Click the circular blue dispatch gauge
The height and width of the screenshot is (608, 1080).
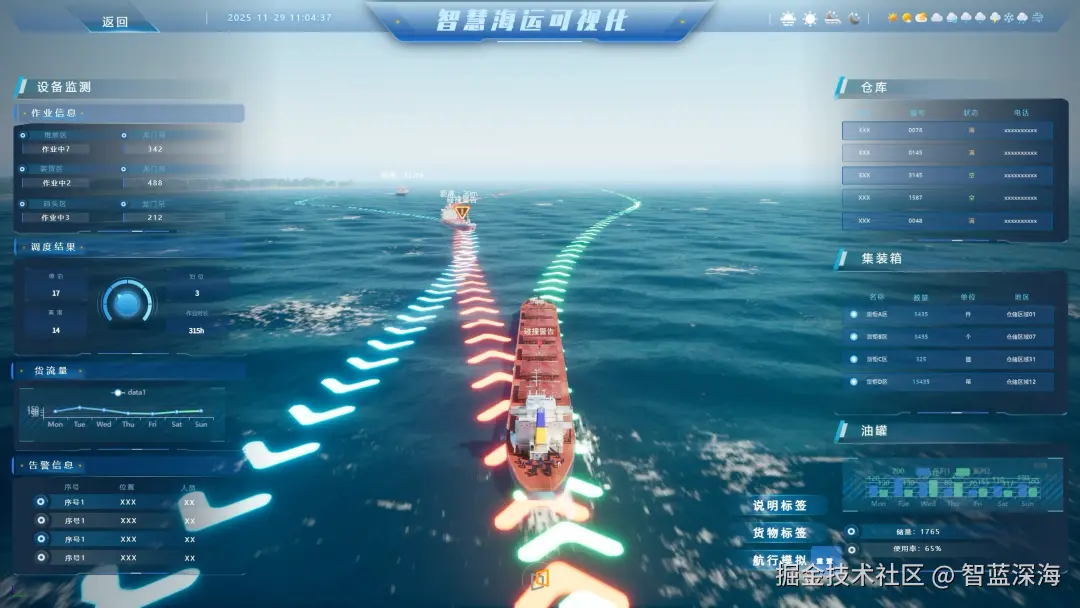pos(127,301)
